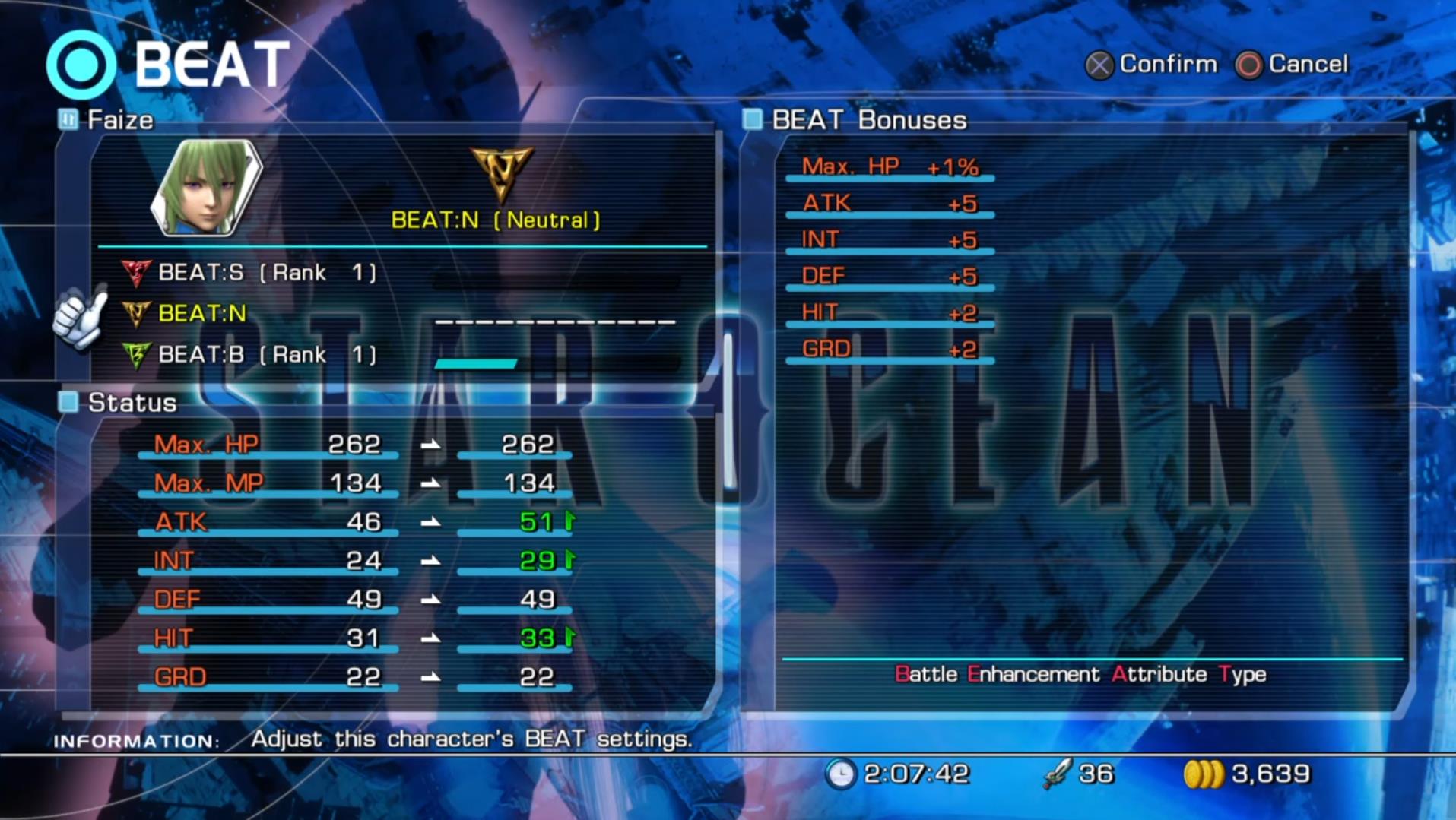Choose the BEAT:N neutral option
The image size is (1456, 820).
coord(201,313)
